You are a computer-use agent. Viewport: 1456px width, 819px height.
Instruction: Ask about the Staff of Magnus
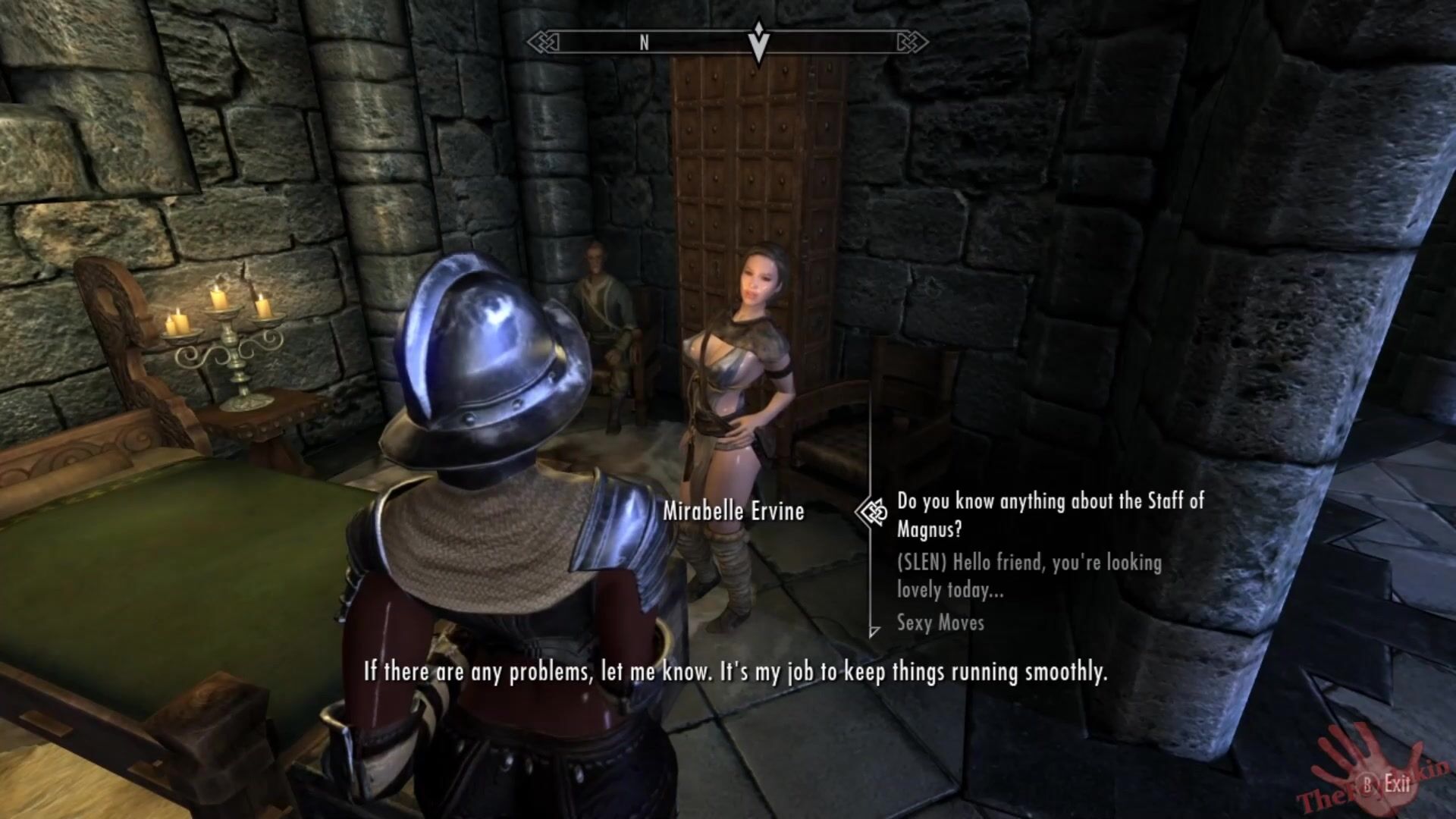tap(1050, 514)
